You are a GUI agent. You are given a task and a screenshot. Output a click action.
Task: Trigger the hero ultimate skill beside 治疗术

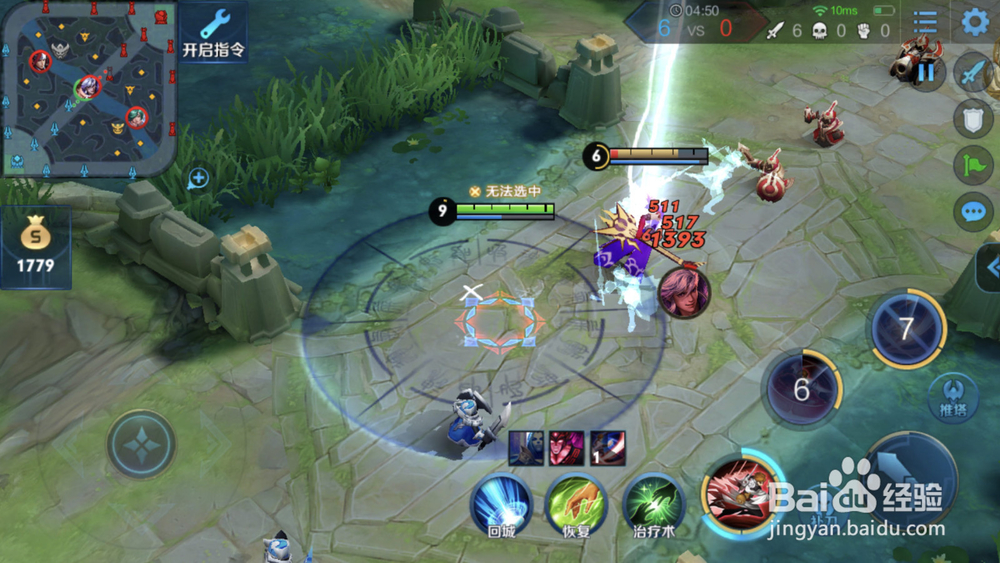740,492
